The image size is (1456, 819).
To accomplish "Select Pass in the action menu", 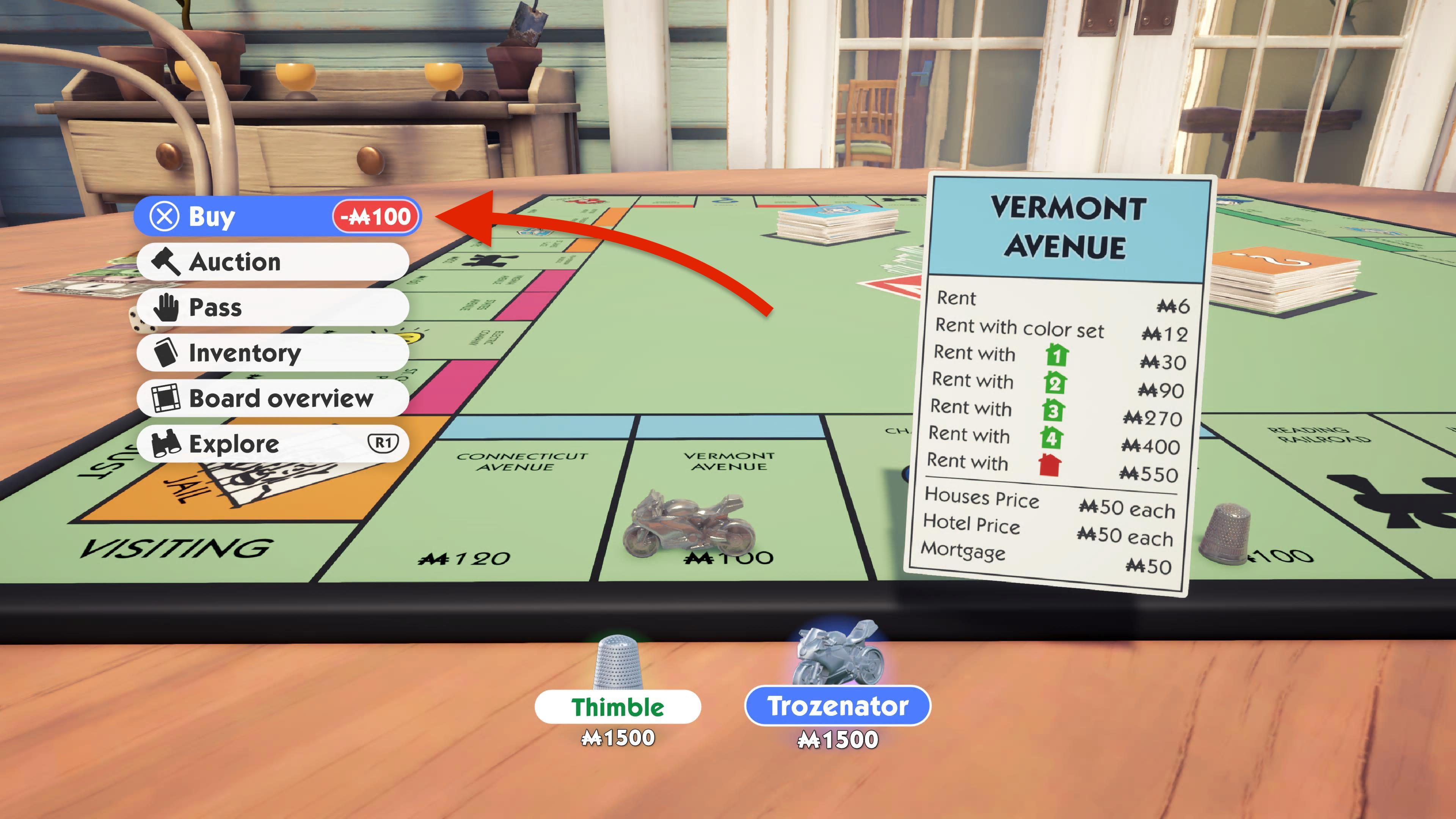I will pos(273,308).
